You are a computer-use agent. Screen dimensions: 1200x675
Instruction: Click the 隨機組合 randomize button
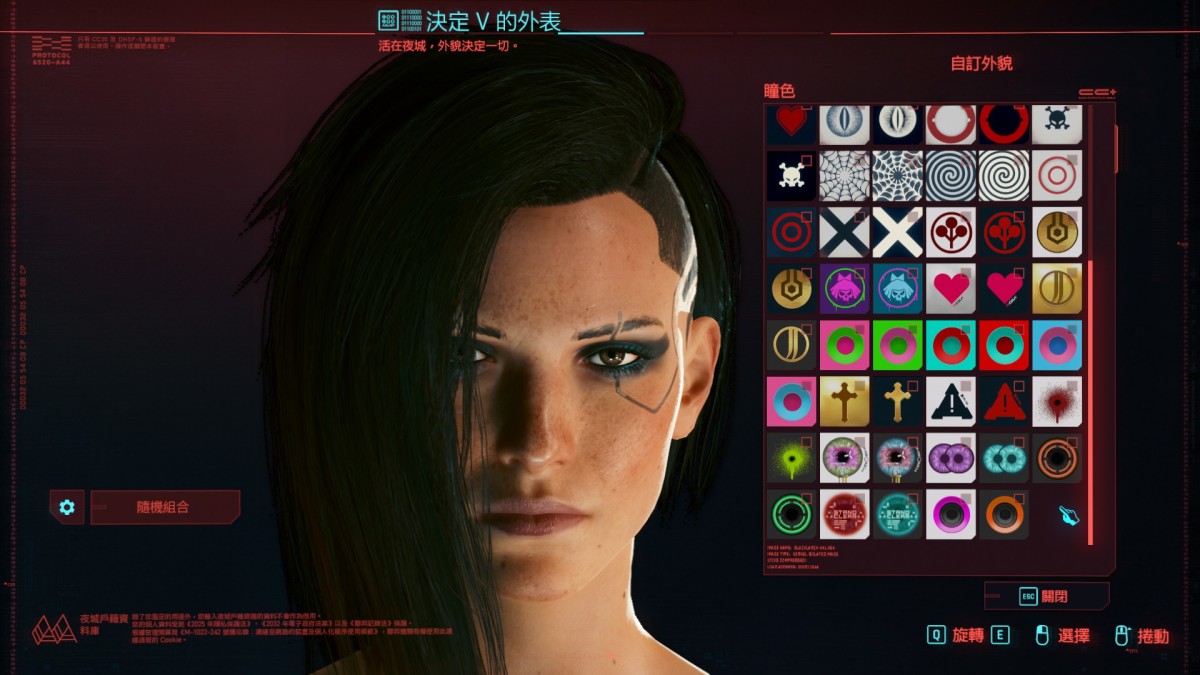(x=164, y=507)
